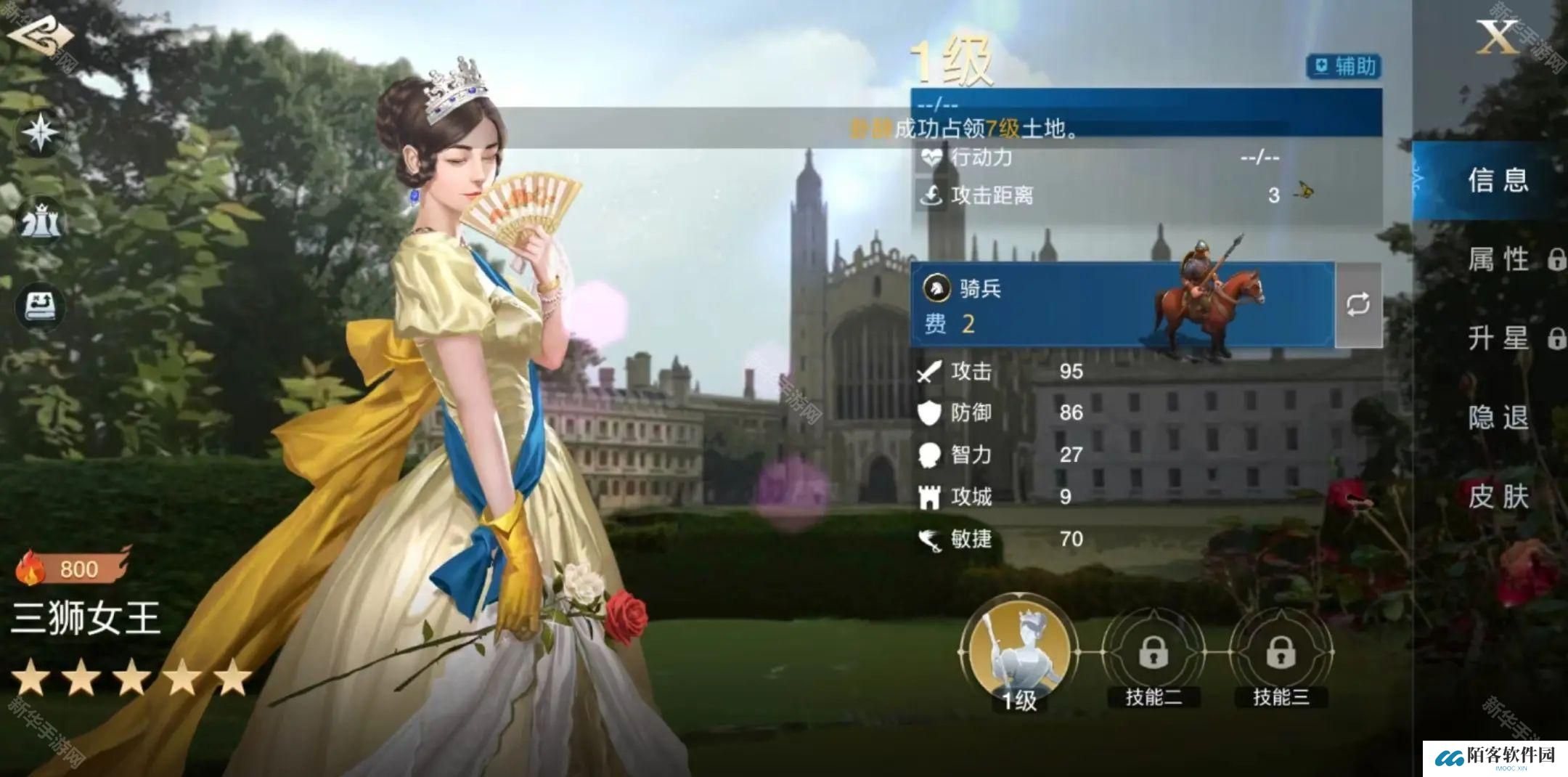Open the locked 升星 tab
1568x777 pixels.
[x=1503, y=338]
